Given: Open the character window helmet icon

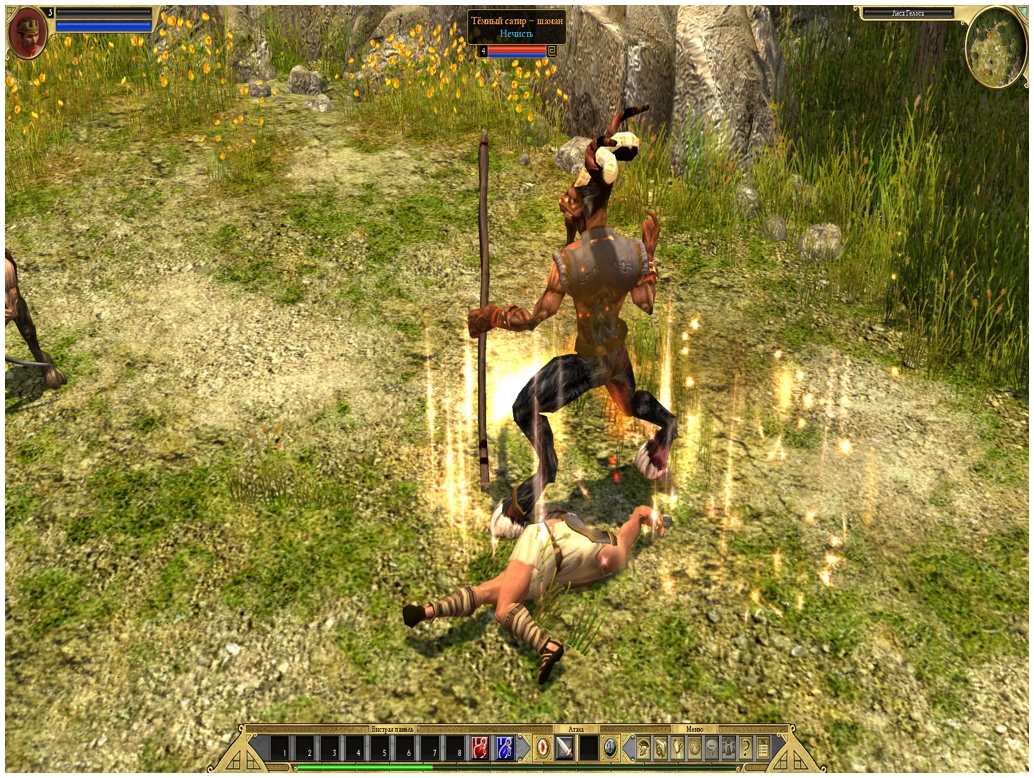Looking at the screenshot, I should [x=644, y=748].
